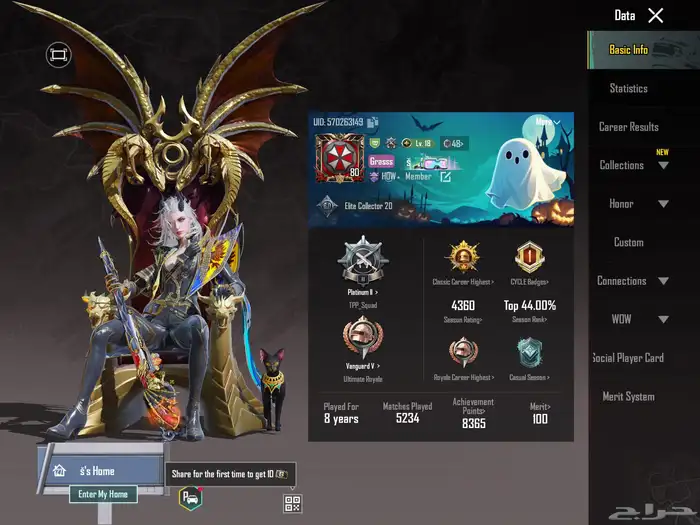
Task: Expand the Collections section
Action: [663, 165]
